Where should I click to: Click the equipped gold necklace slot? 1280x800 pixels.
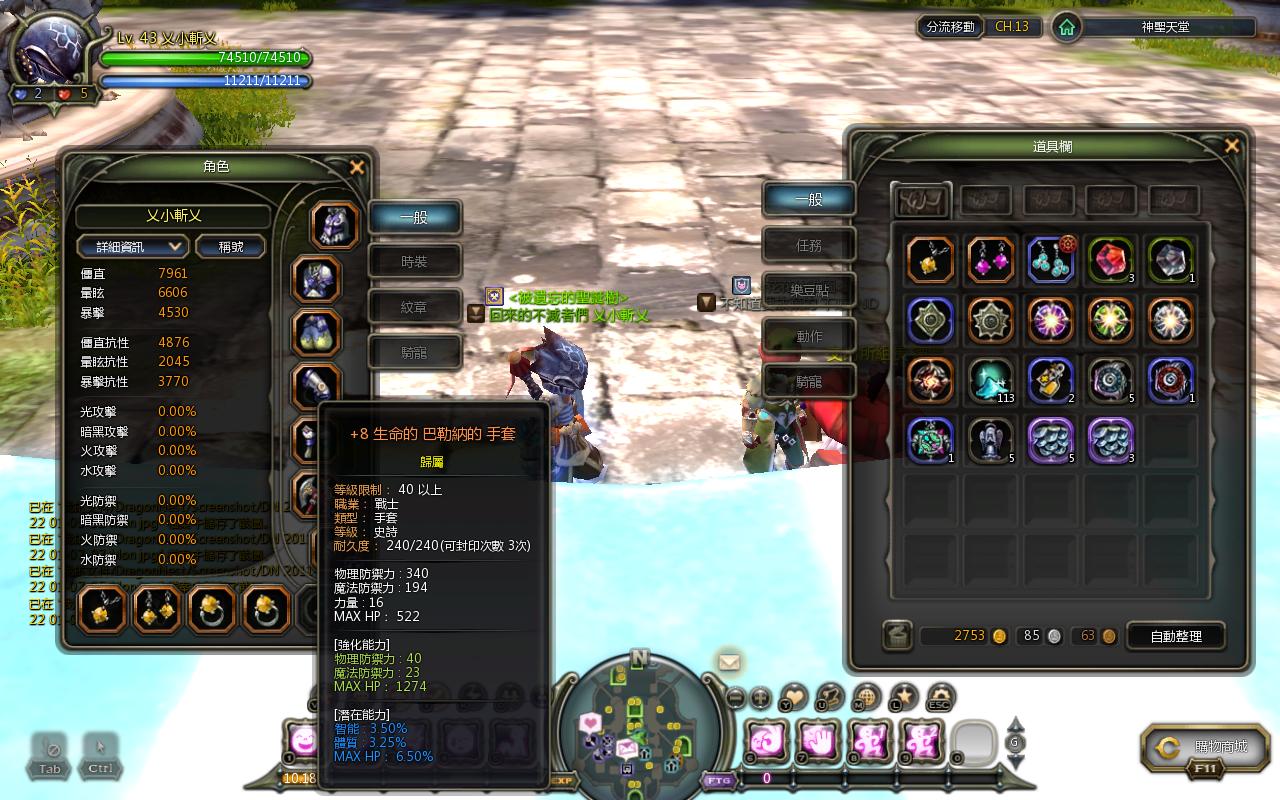point(103,609)
